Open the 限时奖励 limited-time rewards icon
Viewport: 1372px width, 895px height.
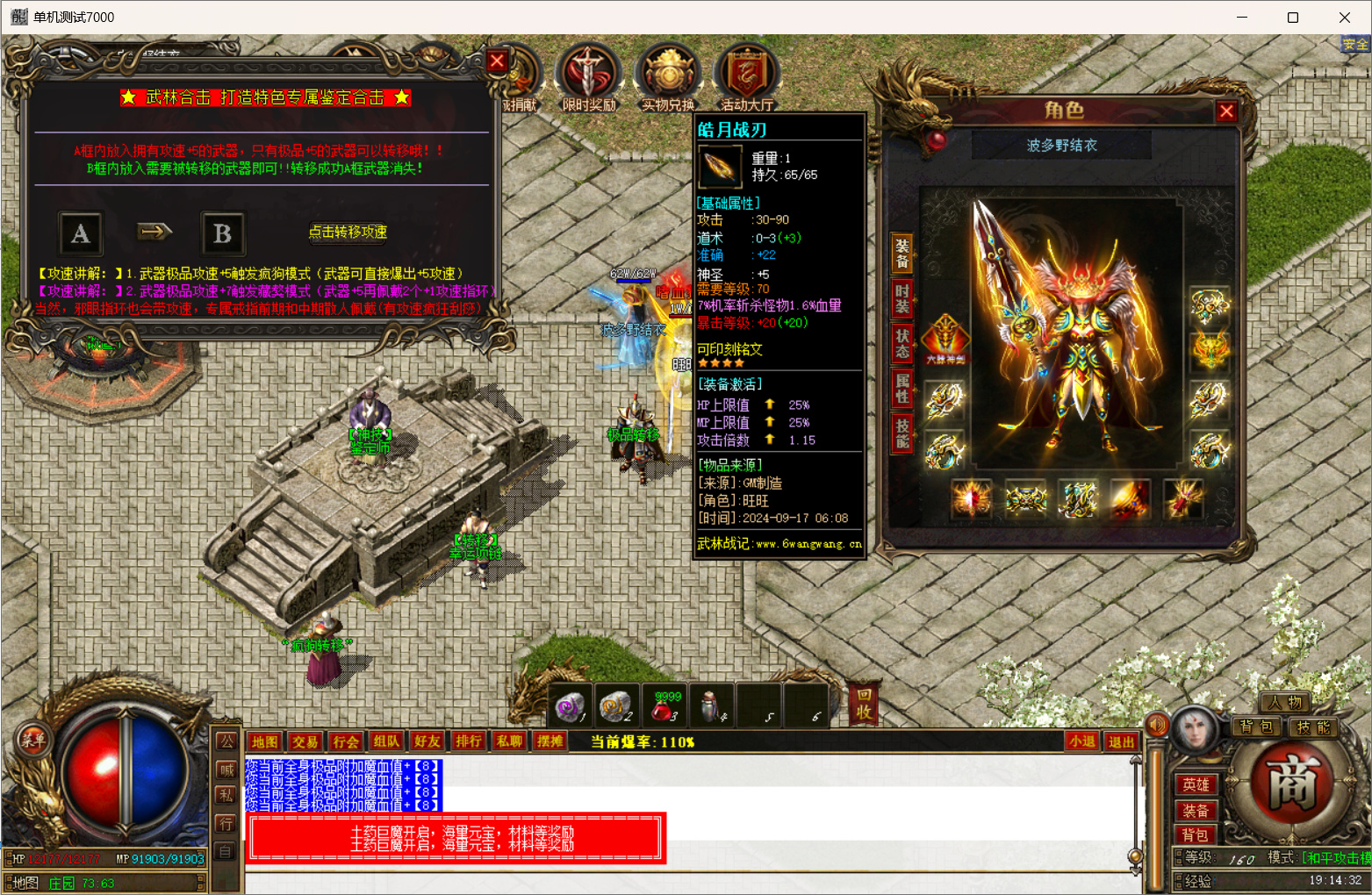click(588, 78)
